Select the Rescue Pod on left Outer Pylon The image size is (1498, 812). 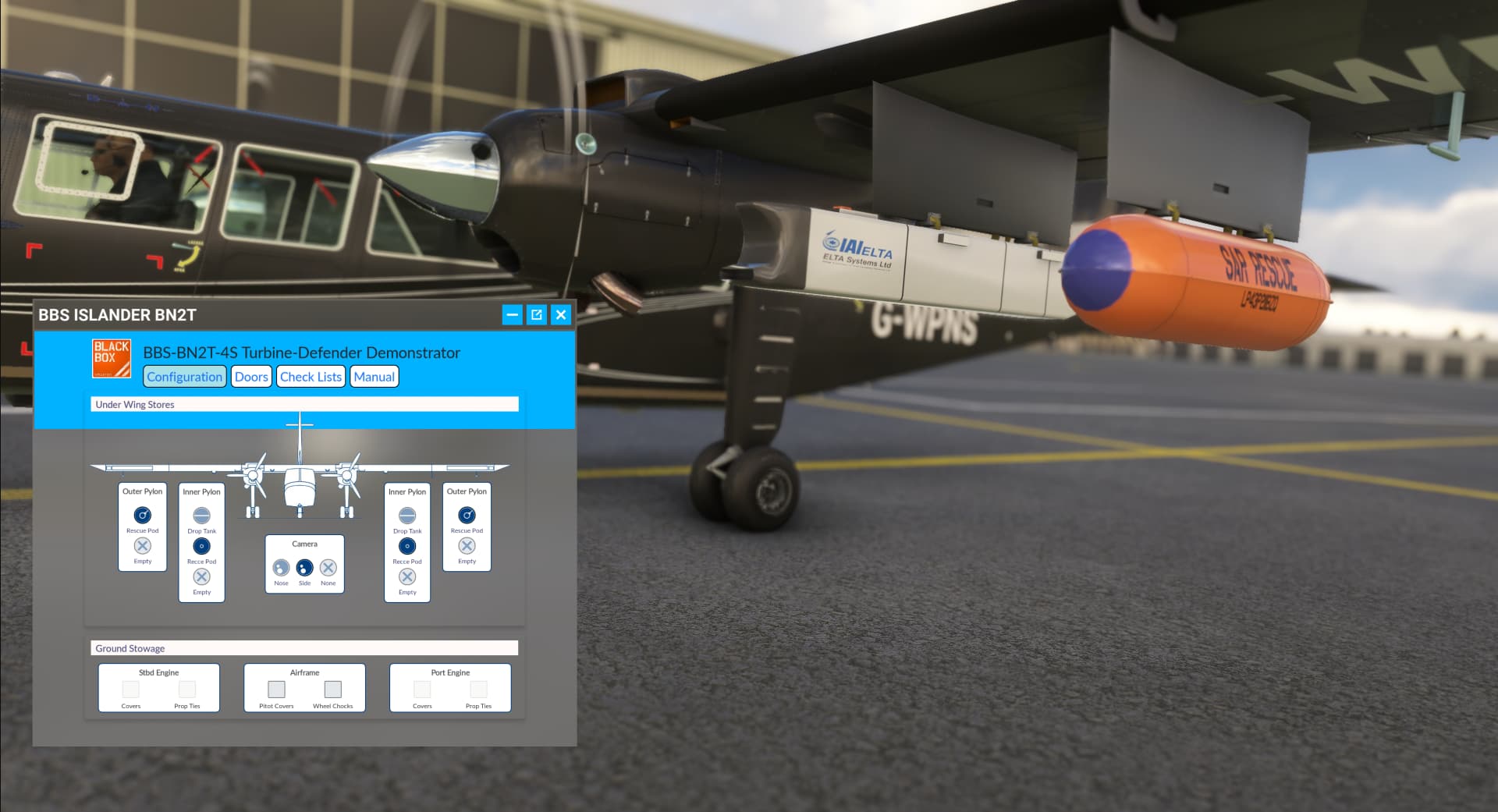[x=142, y=515]
